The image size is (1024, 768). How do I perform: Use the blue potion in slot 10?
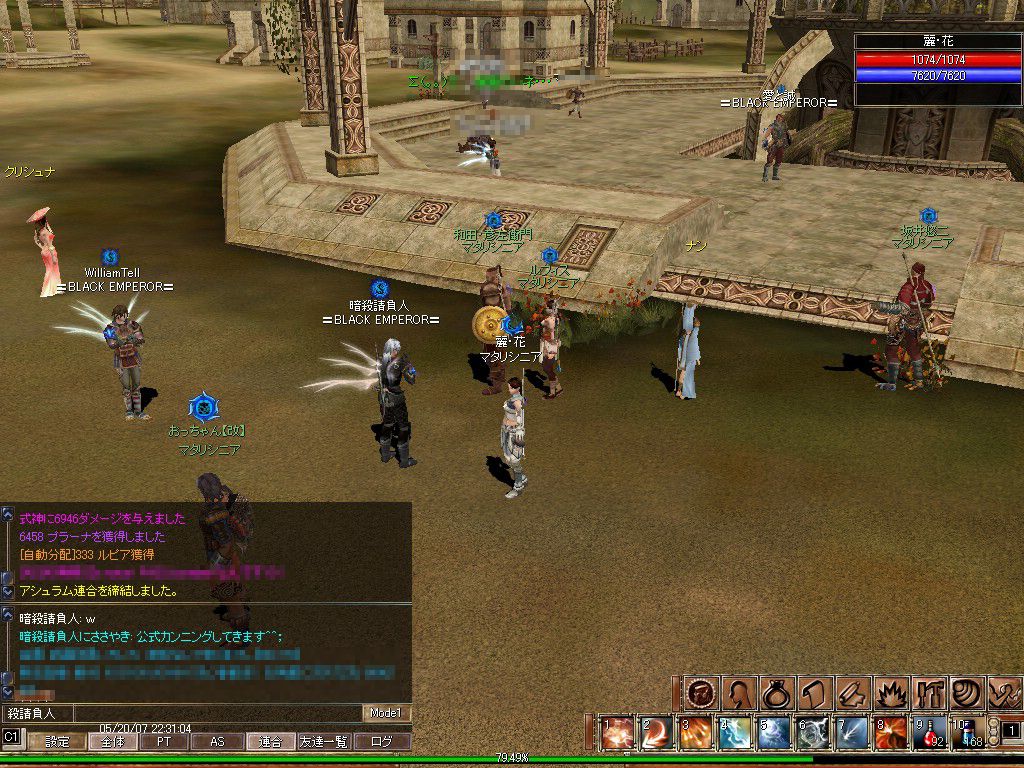[968, 733]
